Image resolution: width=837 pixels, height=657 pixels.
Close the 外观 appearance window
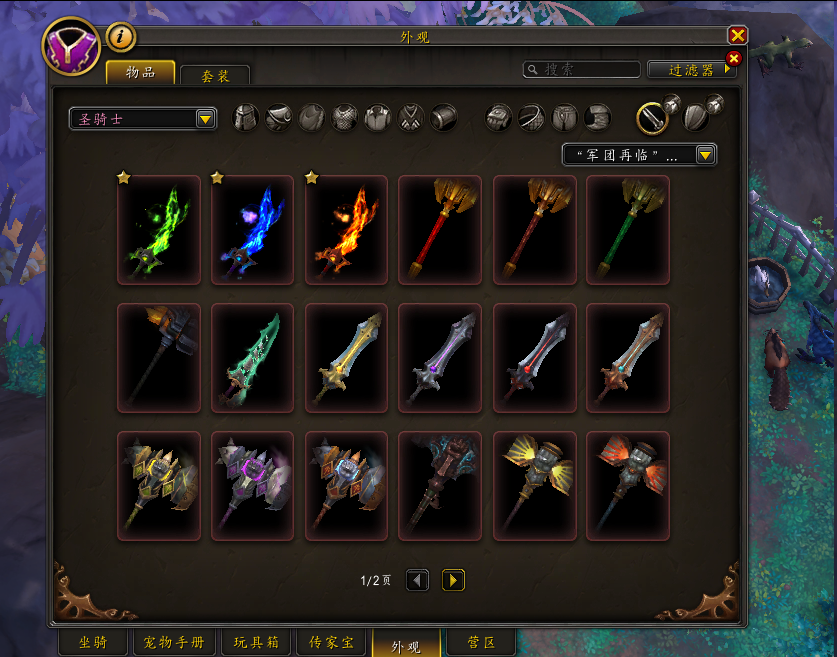click(x=738, y=36)
